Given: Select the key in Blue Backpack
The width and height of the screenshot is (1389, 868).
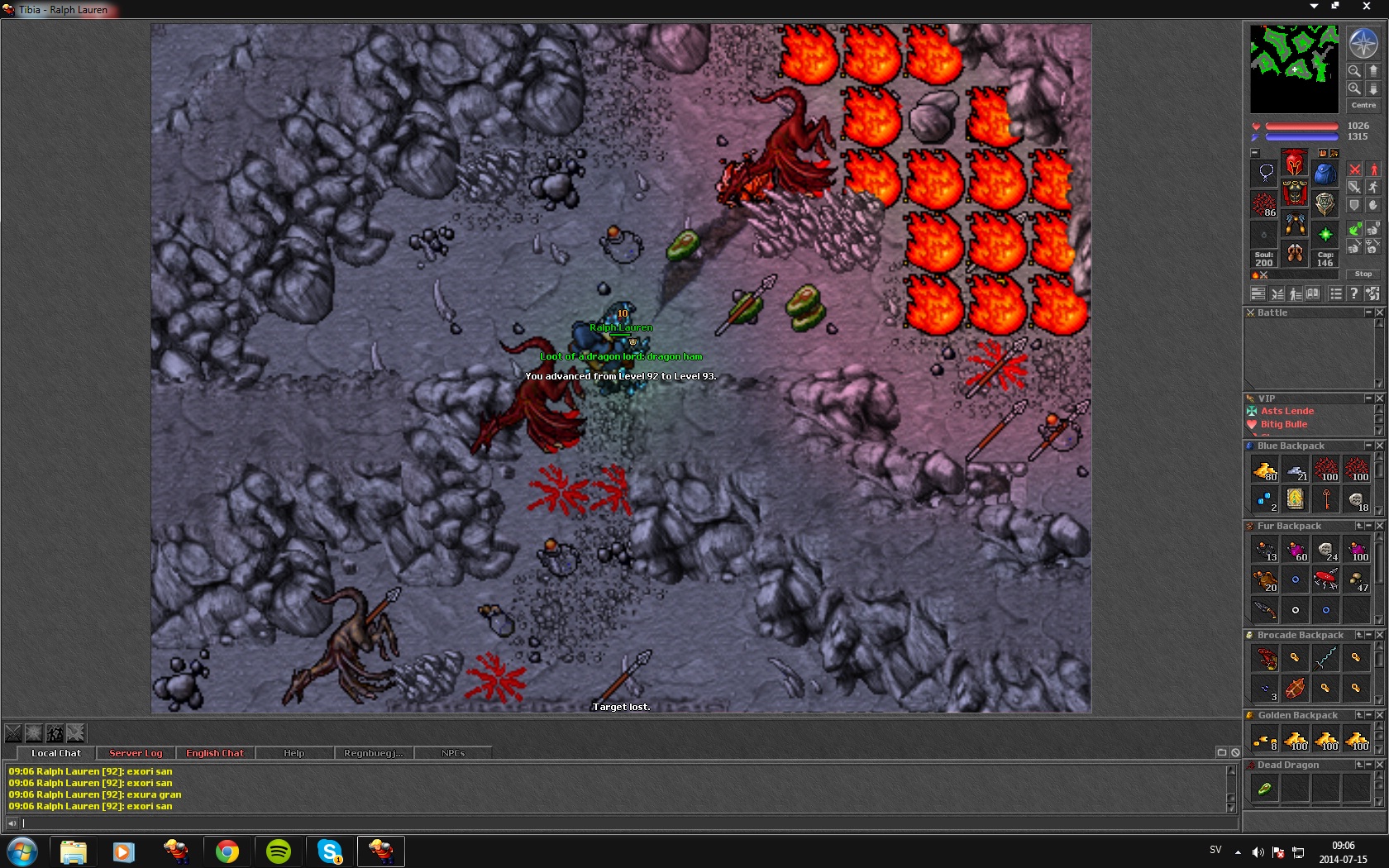Looking at the screenshot, I should point(1326,498).
